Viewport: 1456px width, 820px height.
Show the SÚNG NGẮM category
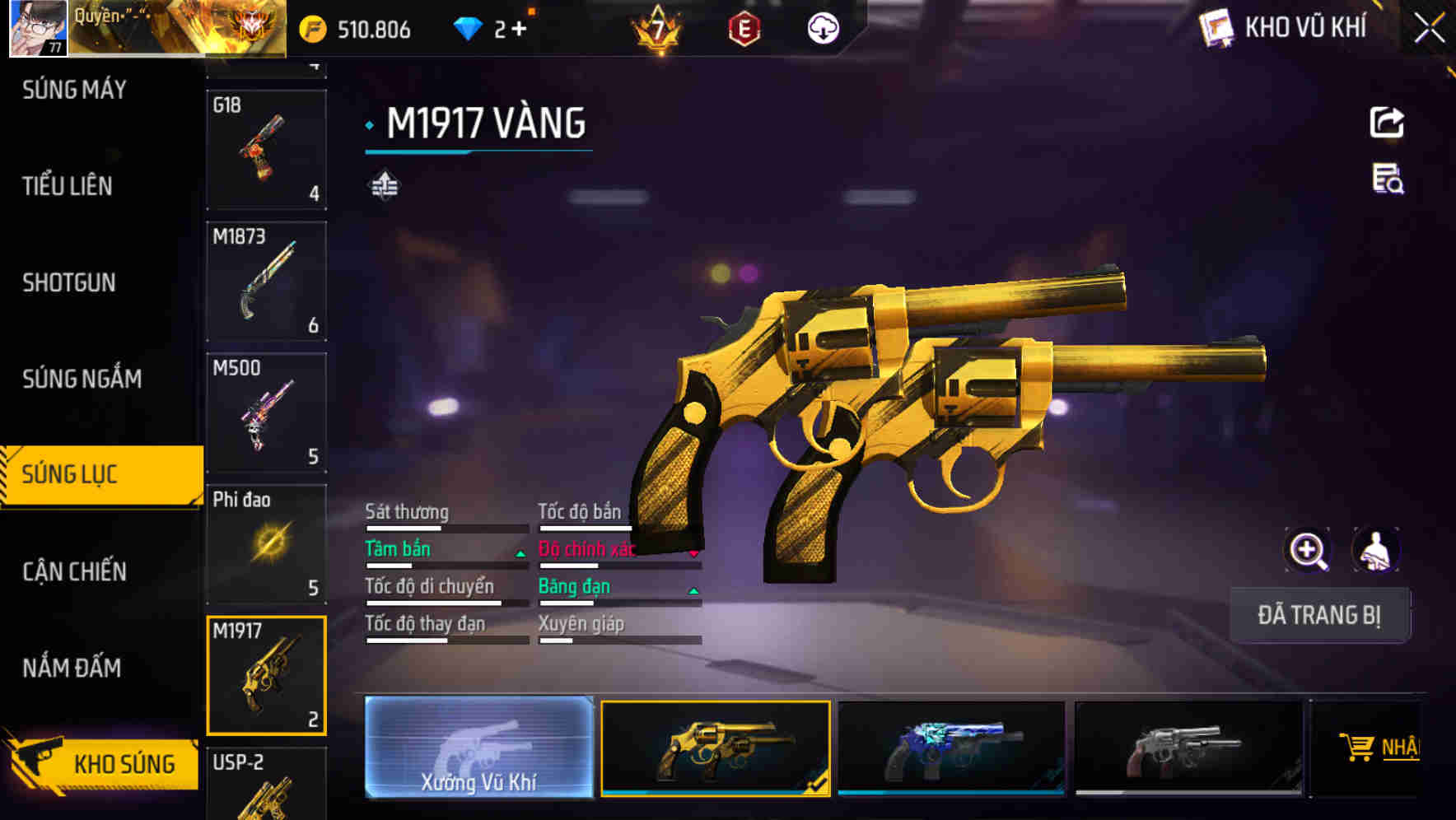[x=82, y=379]
